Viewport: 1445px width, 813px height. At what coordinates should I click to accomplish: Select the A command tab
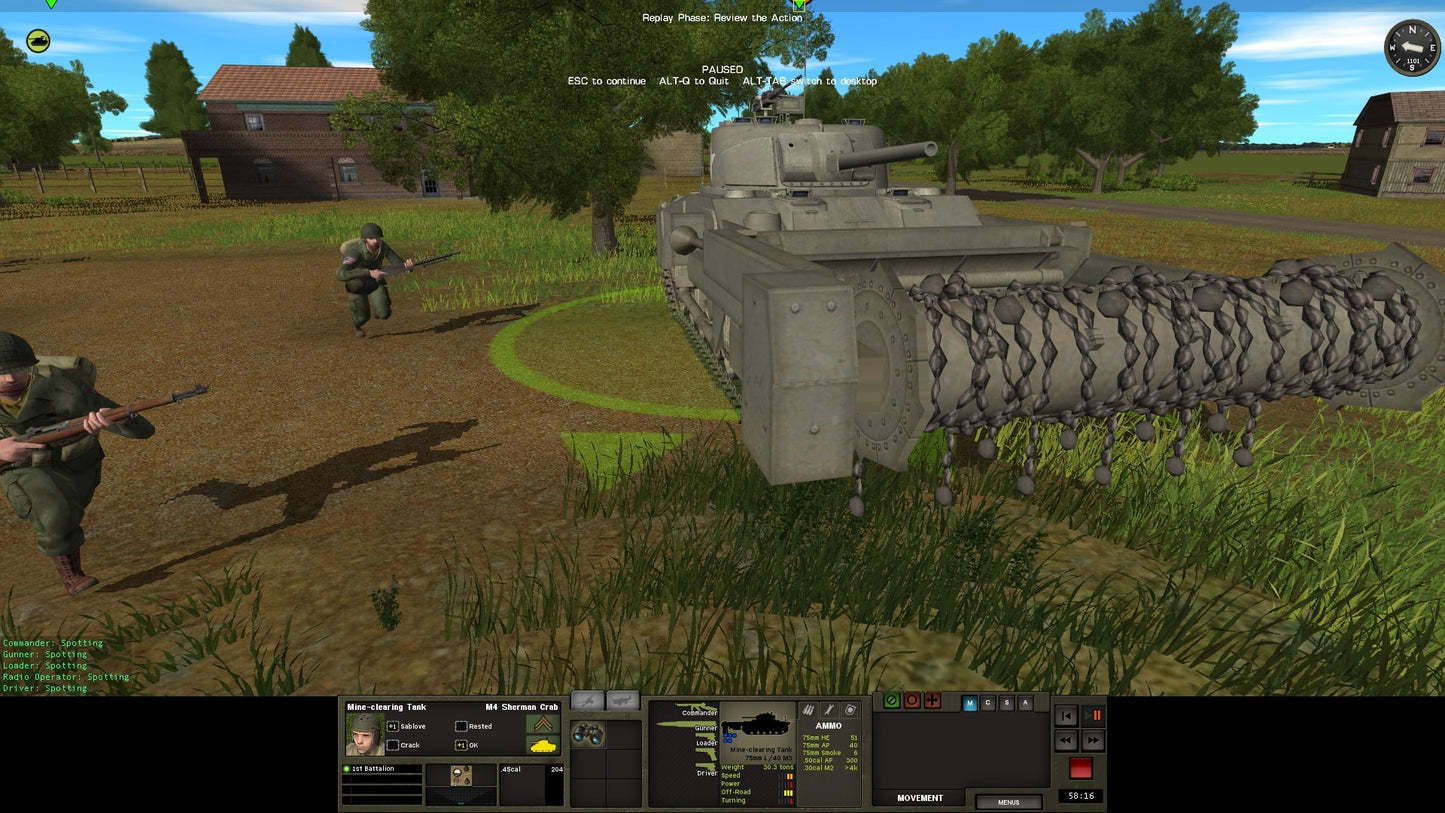pyautogui.click(x=1025, y=702)
